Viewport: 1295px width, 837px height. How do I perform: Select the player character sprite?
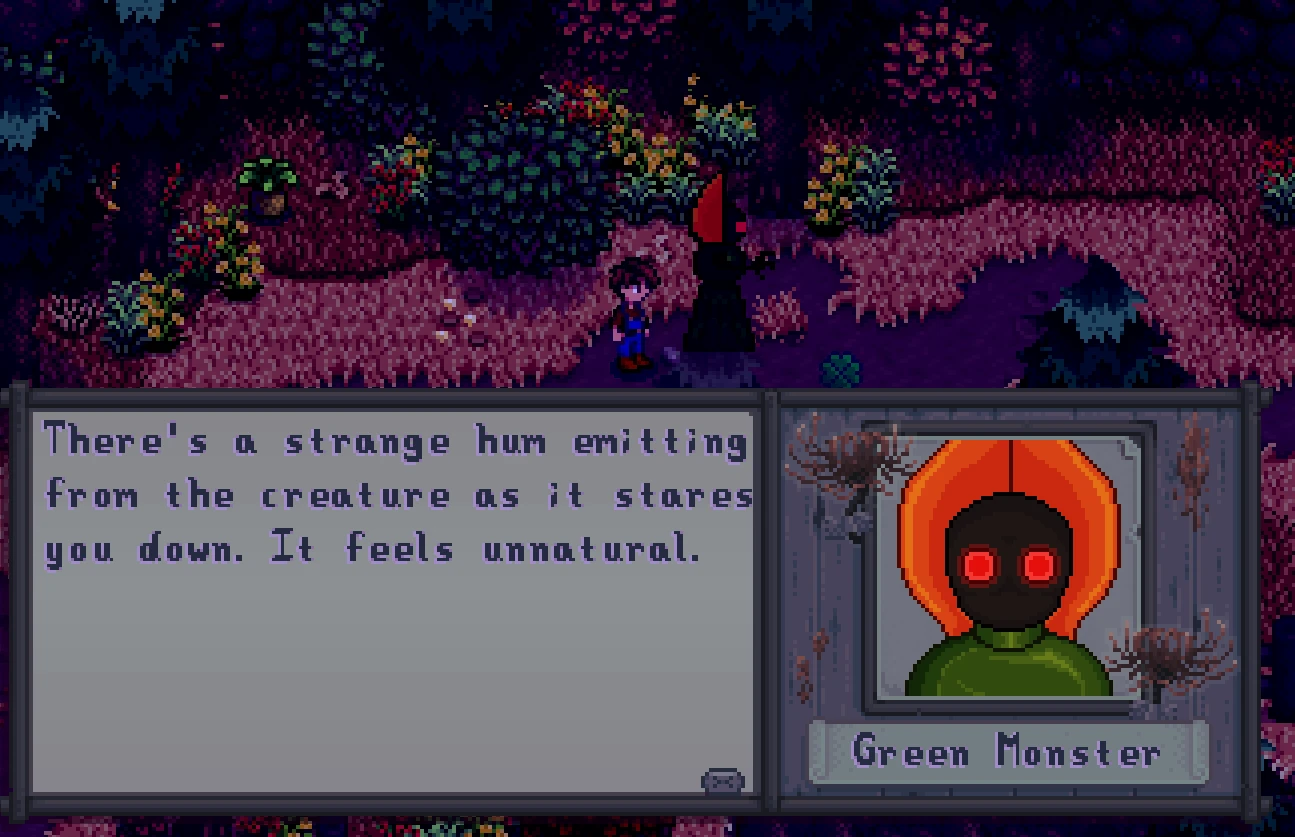(633, 310)
